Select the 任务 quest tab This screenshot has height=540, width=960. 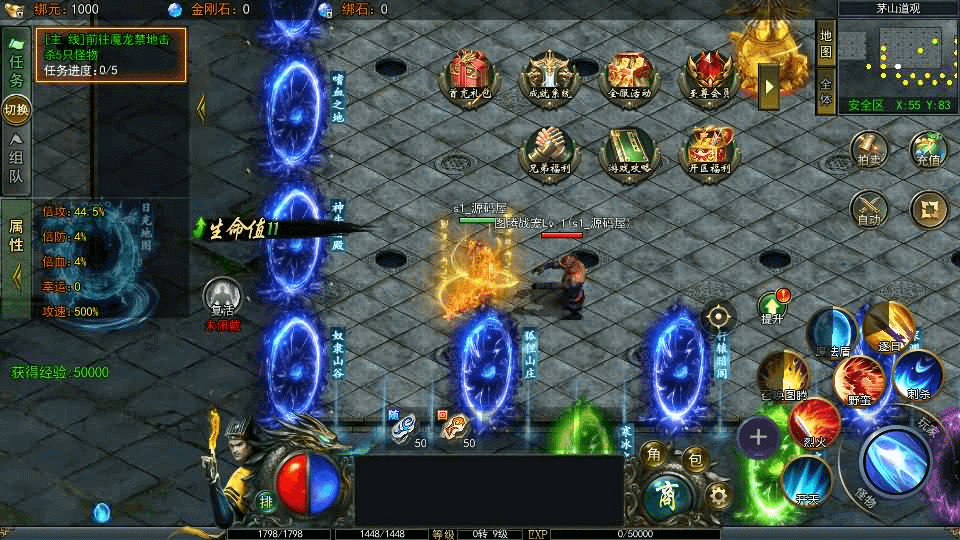click(x=16, y=67)
